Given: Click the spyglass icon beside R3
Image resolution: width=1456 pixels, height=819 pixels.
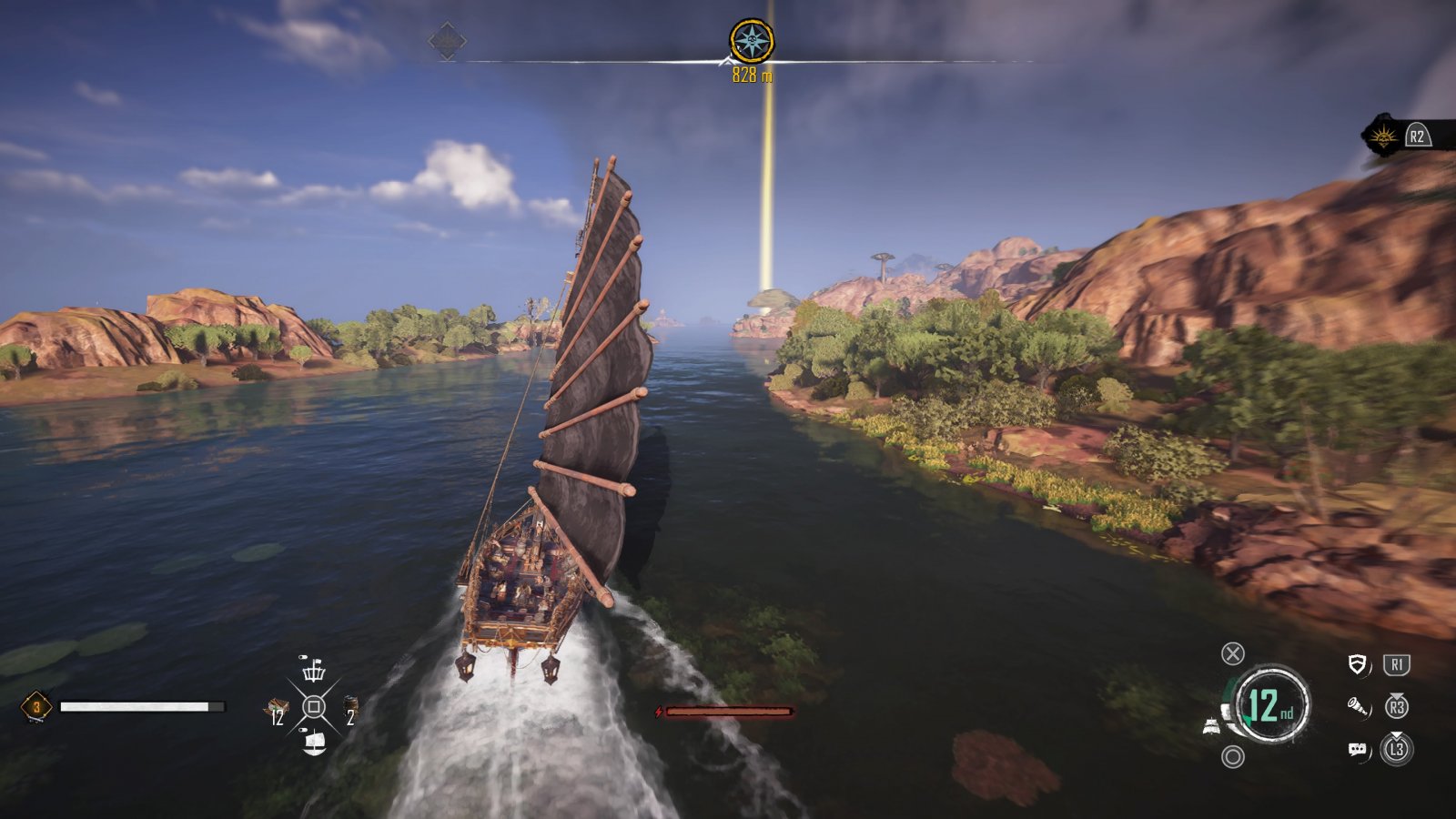Looking at the screenshot, I should 1359,708.
